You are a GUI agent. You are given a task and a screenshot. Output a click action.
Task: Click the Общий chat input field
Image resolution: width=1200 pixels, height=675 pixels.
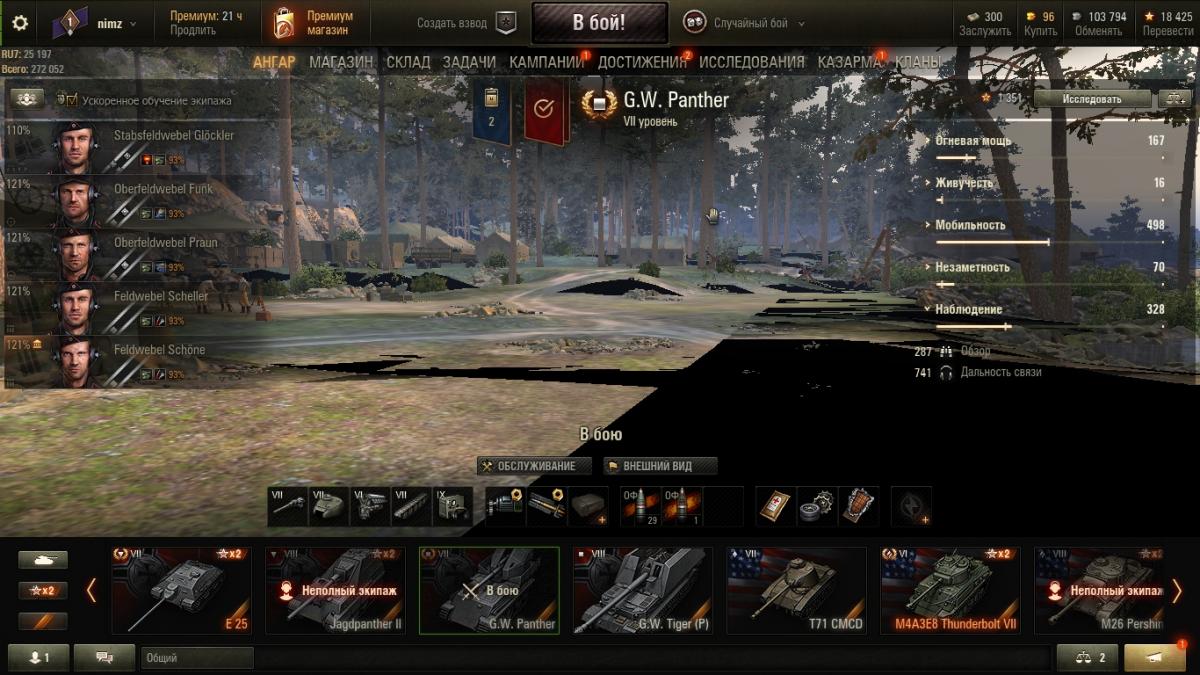(197, 658)
